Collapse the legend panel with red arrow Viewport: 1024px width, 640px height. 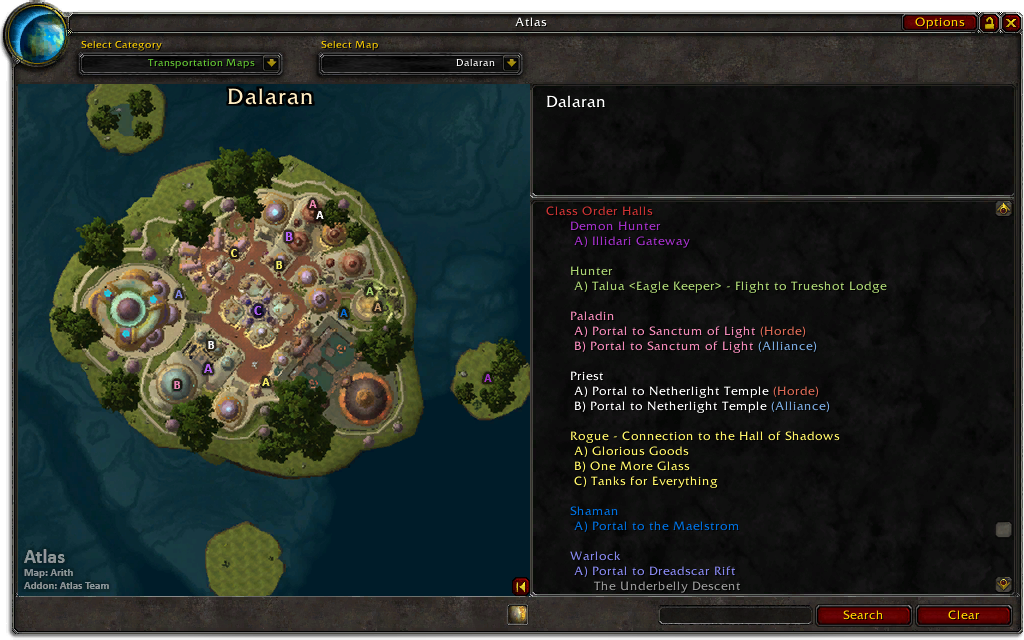[520, 586]
